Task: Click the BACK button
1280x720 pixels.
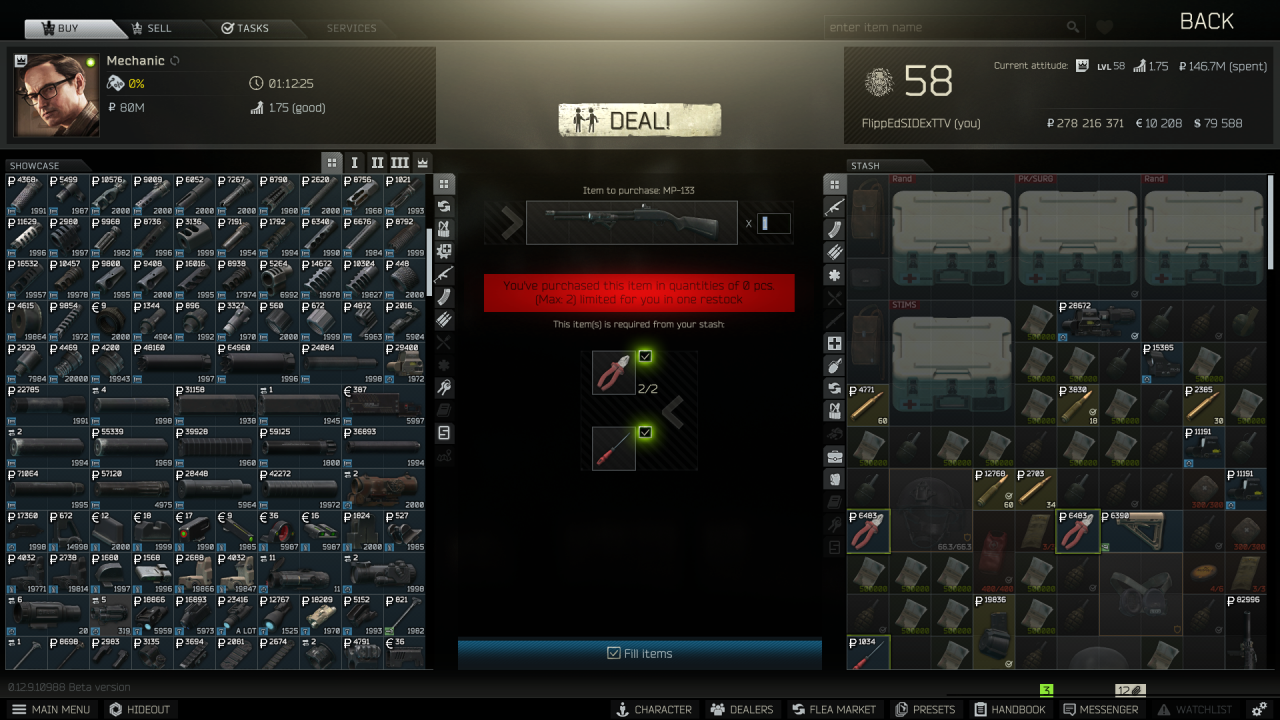Action: [1205, 21]
